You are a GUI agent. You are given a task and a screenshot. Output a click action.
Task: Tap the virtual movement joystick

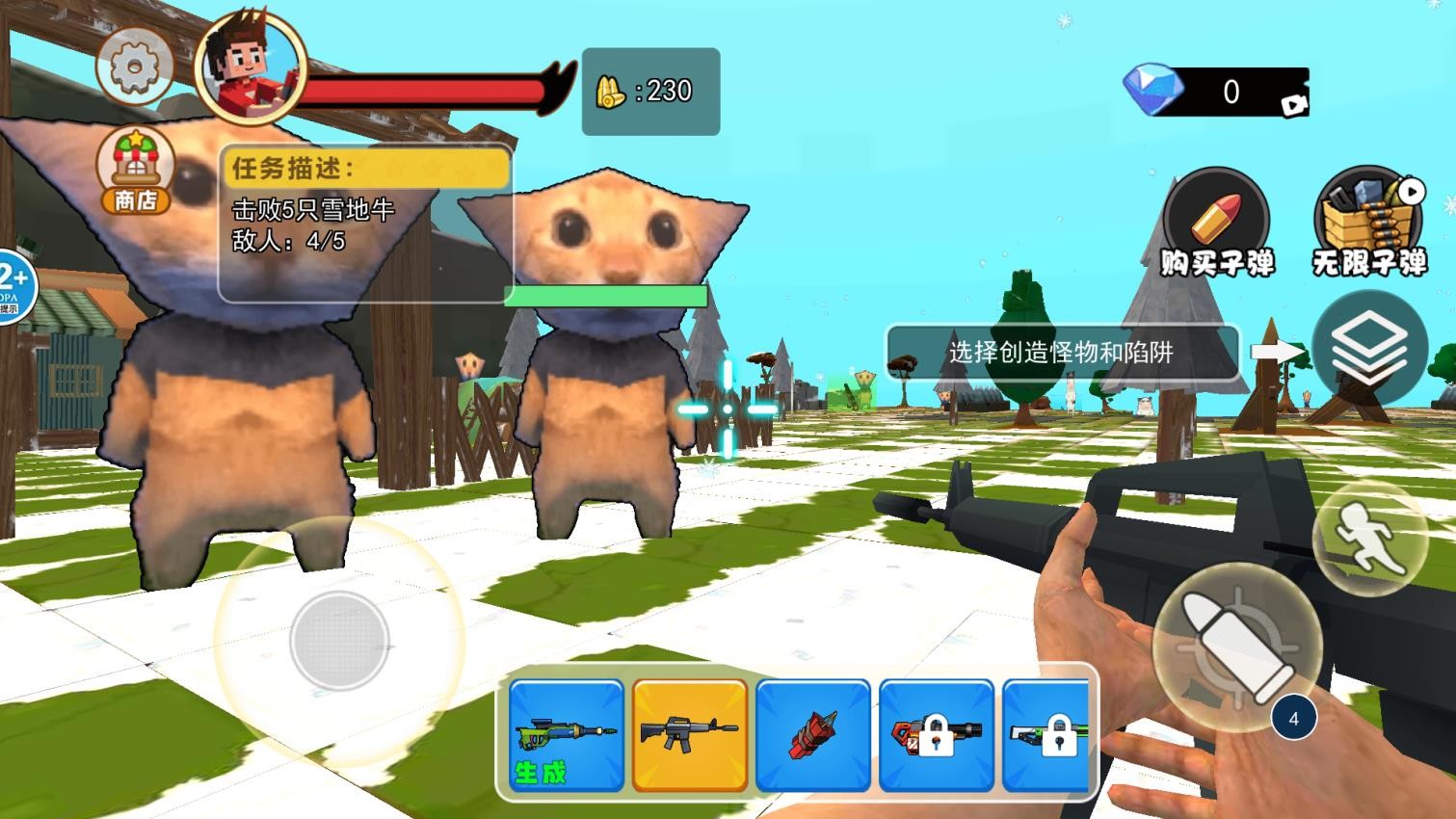click(x=338, y=641)
